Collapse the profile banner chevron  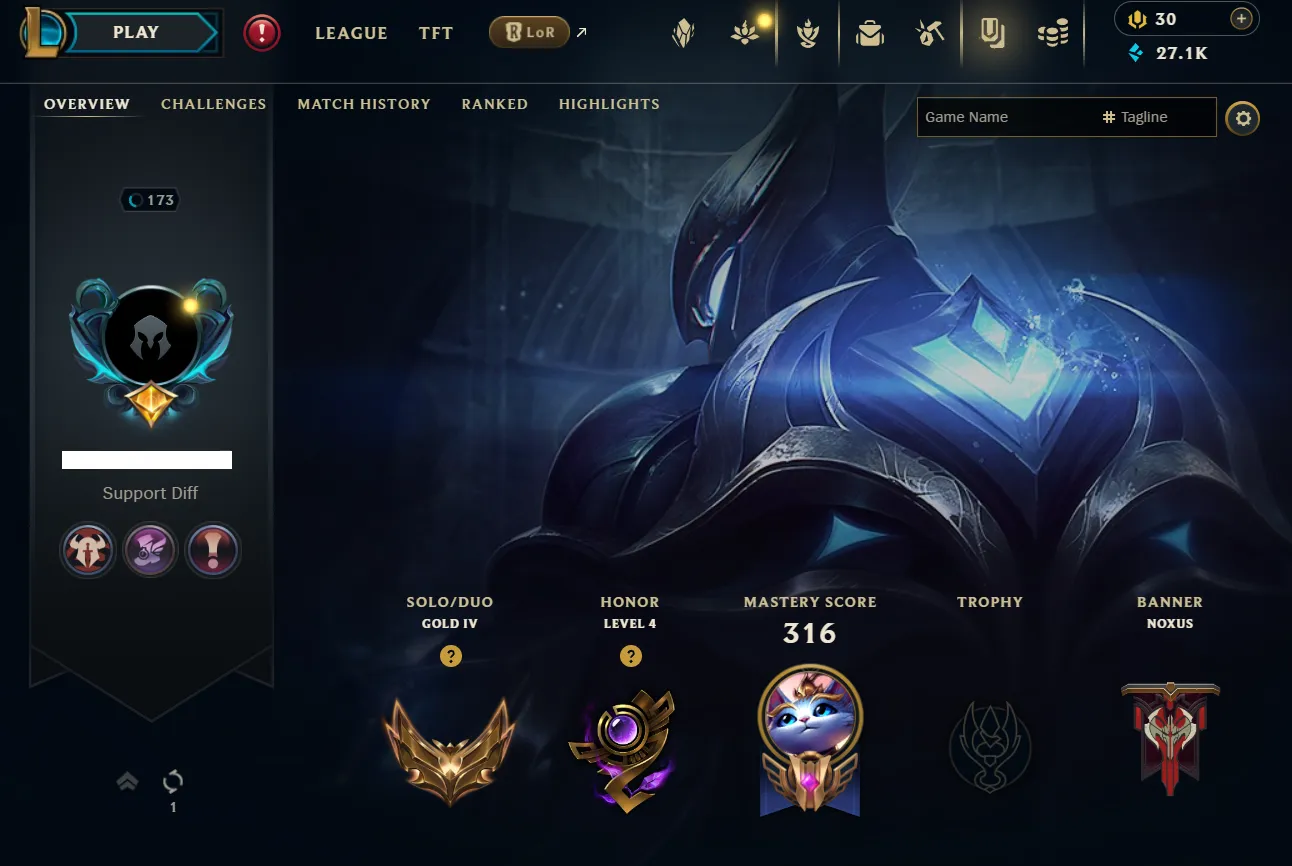pyautogui.click(x=127, y=781)
